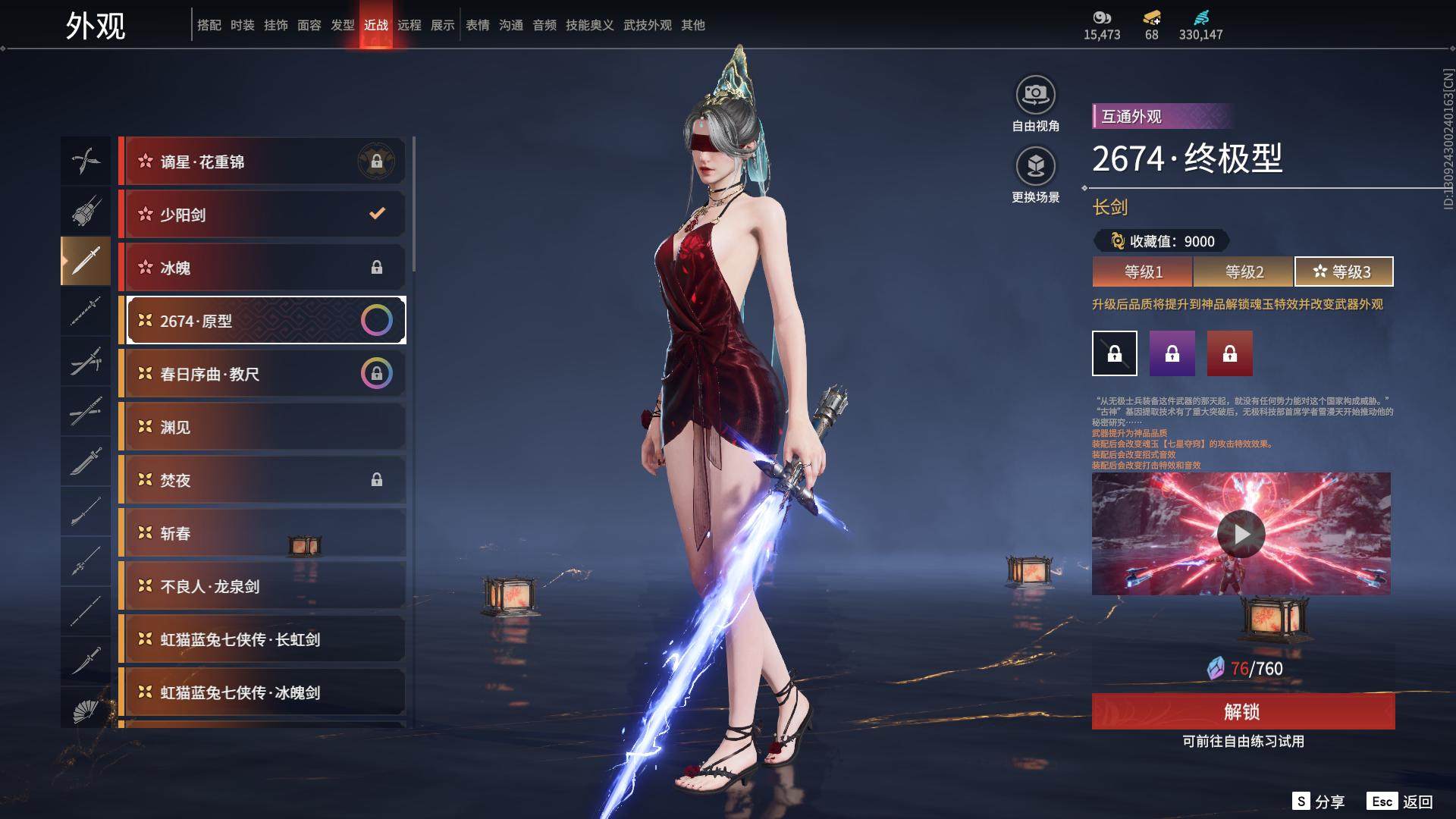The width and height of the screenshot is (1456, 819).
Task: Click the red 解锁 unlock button
Action: click(x=1243, y=711)
